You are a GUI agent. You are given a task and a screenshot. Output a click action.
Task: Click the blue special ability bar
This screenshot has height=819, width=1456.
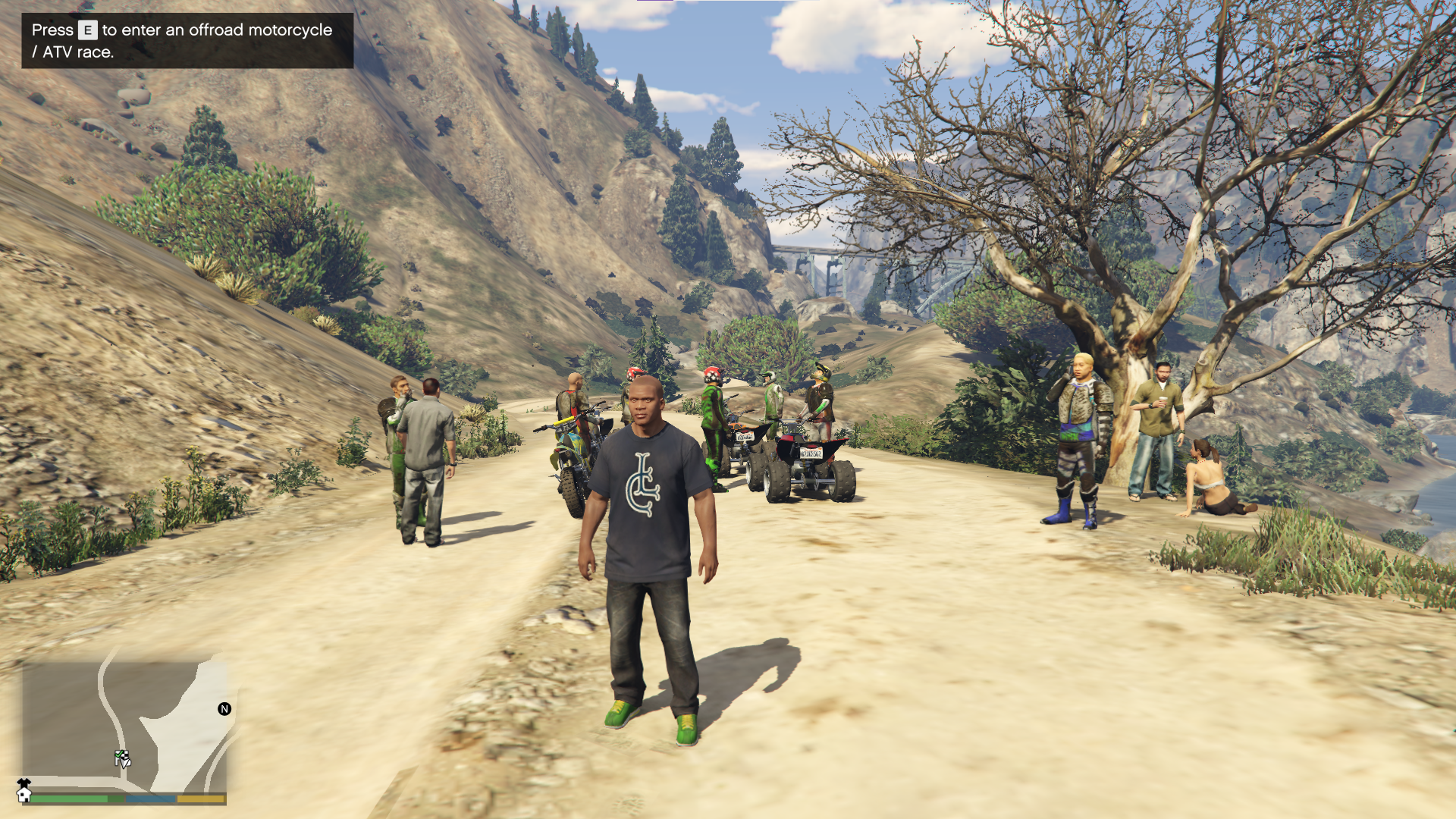coord(150,799)
